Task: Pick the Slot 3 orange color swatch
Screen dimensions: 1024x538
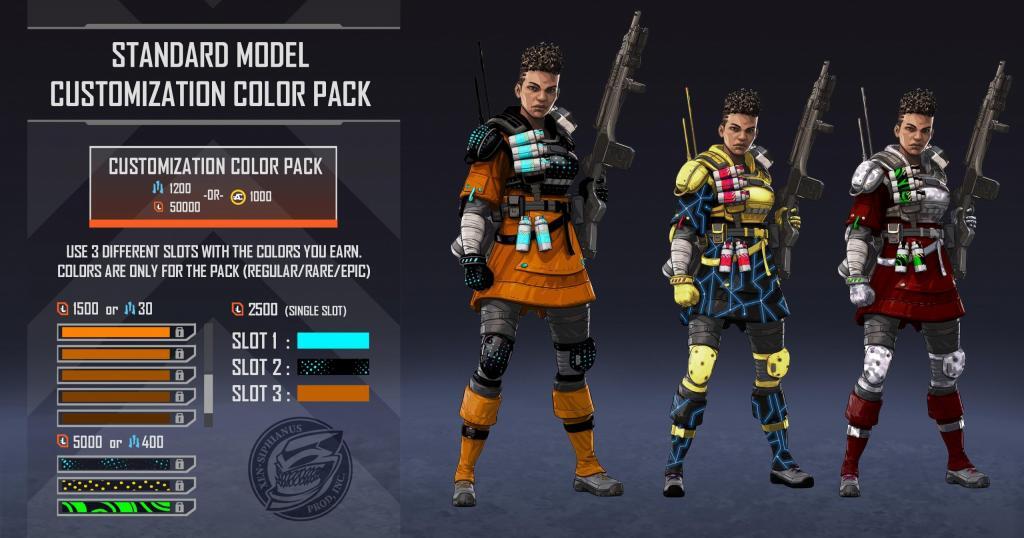Action: pyautogui.click(x=333, y=394)
